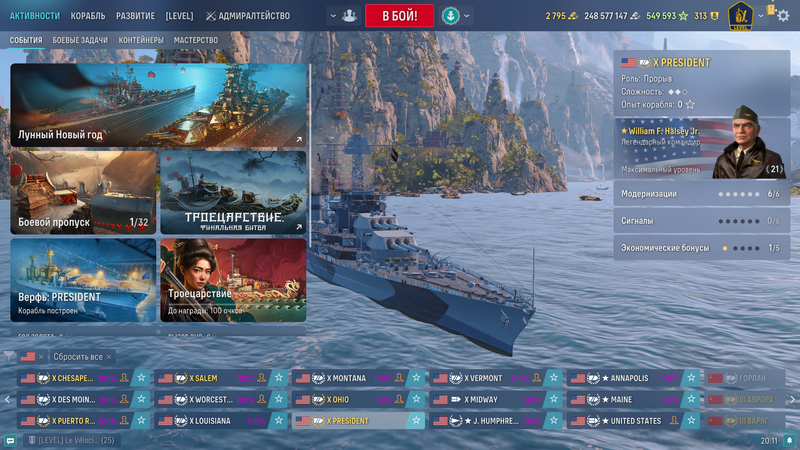Screen dimensions: 800x450
Task: Switch to the Контейнеры tab
Action: pos(139,41)
